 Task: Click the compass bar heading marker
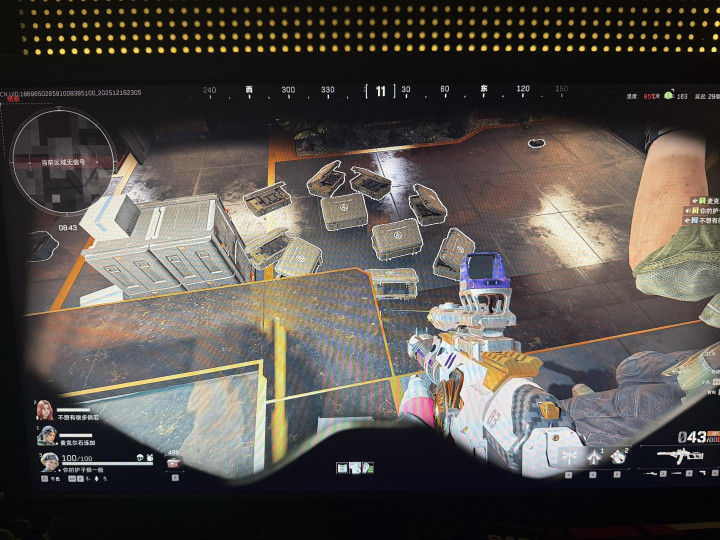380,91
